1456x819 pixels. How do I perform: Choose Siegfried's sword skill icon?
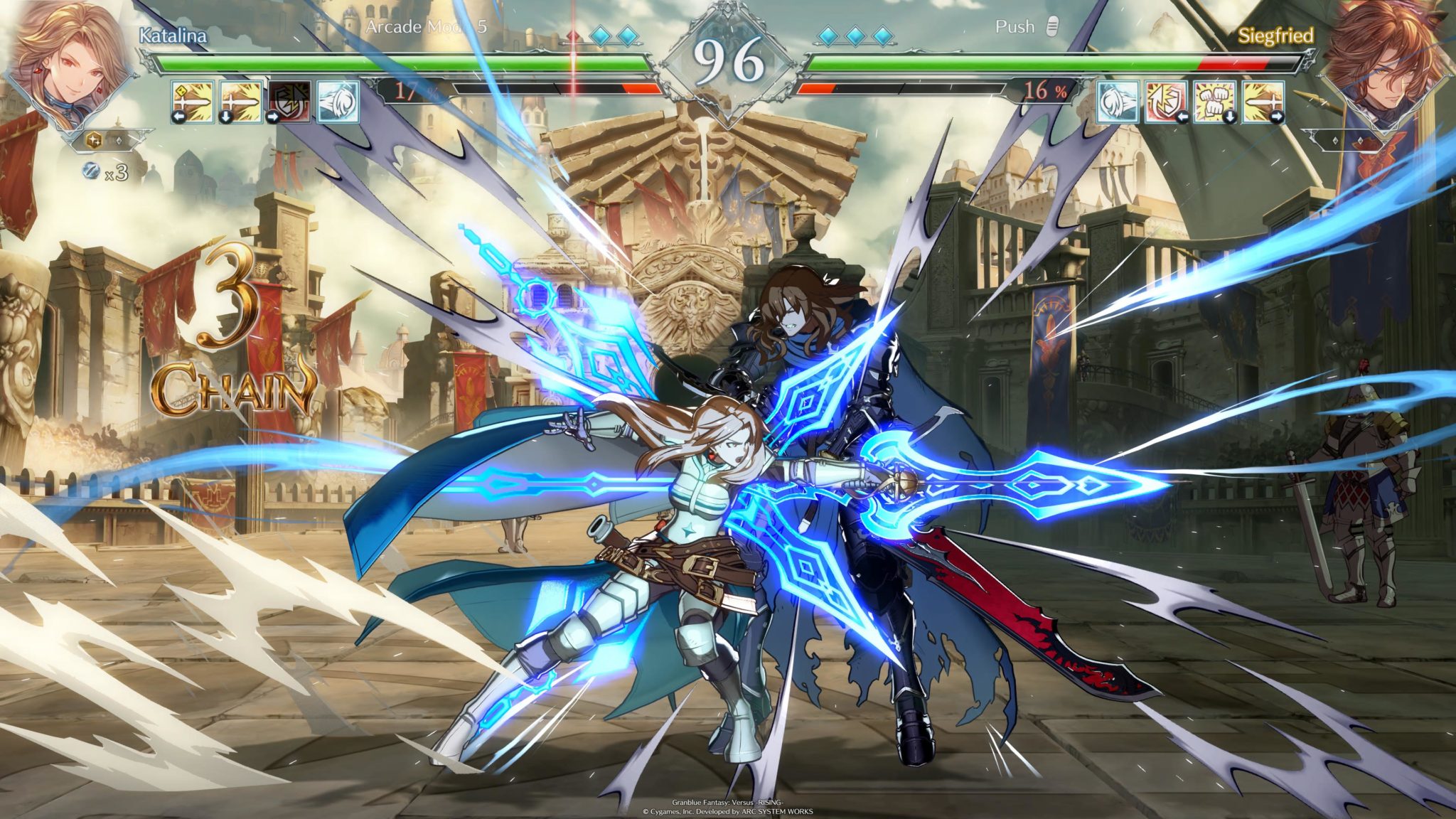coord(1263,102)
